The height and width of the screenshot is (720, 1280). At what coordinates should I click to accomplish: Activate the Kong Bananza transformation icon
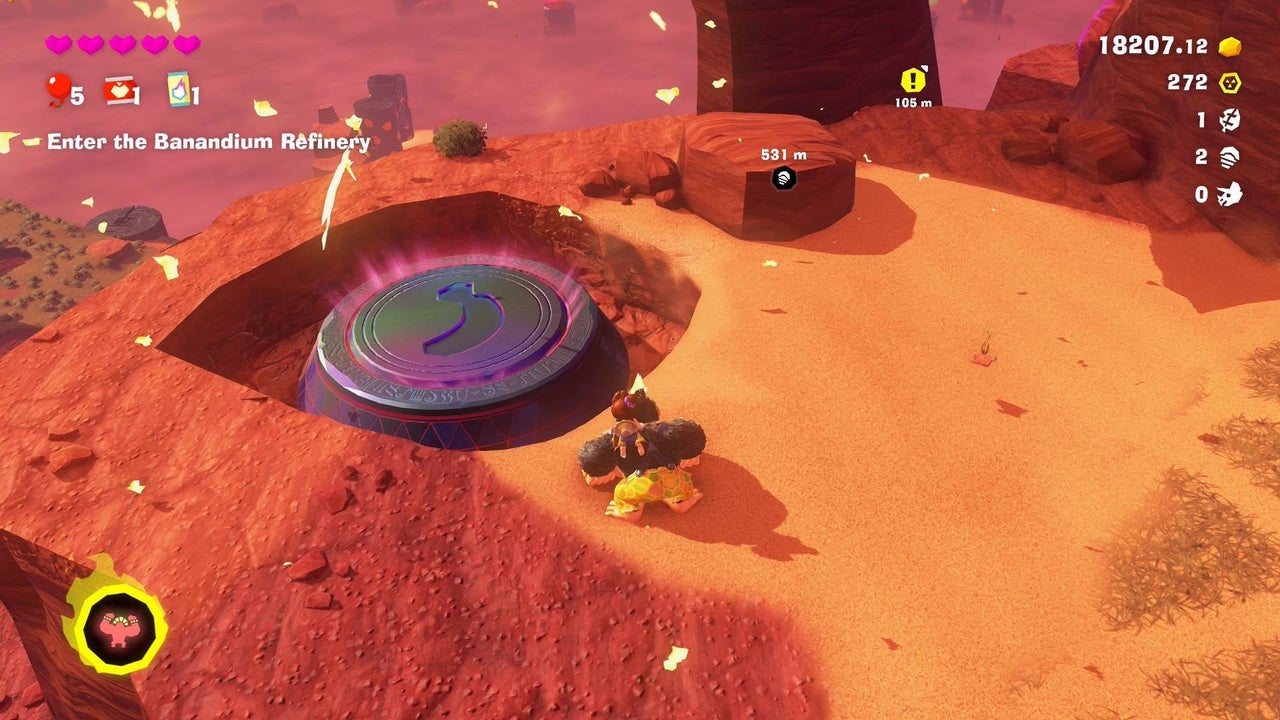tap(118, 629)
